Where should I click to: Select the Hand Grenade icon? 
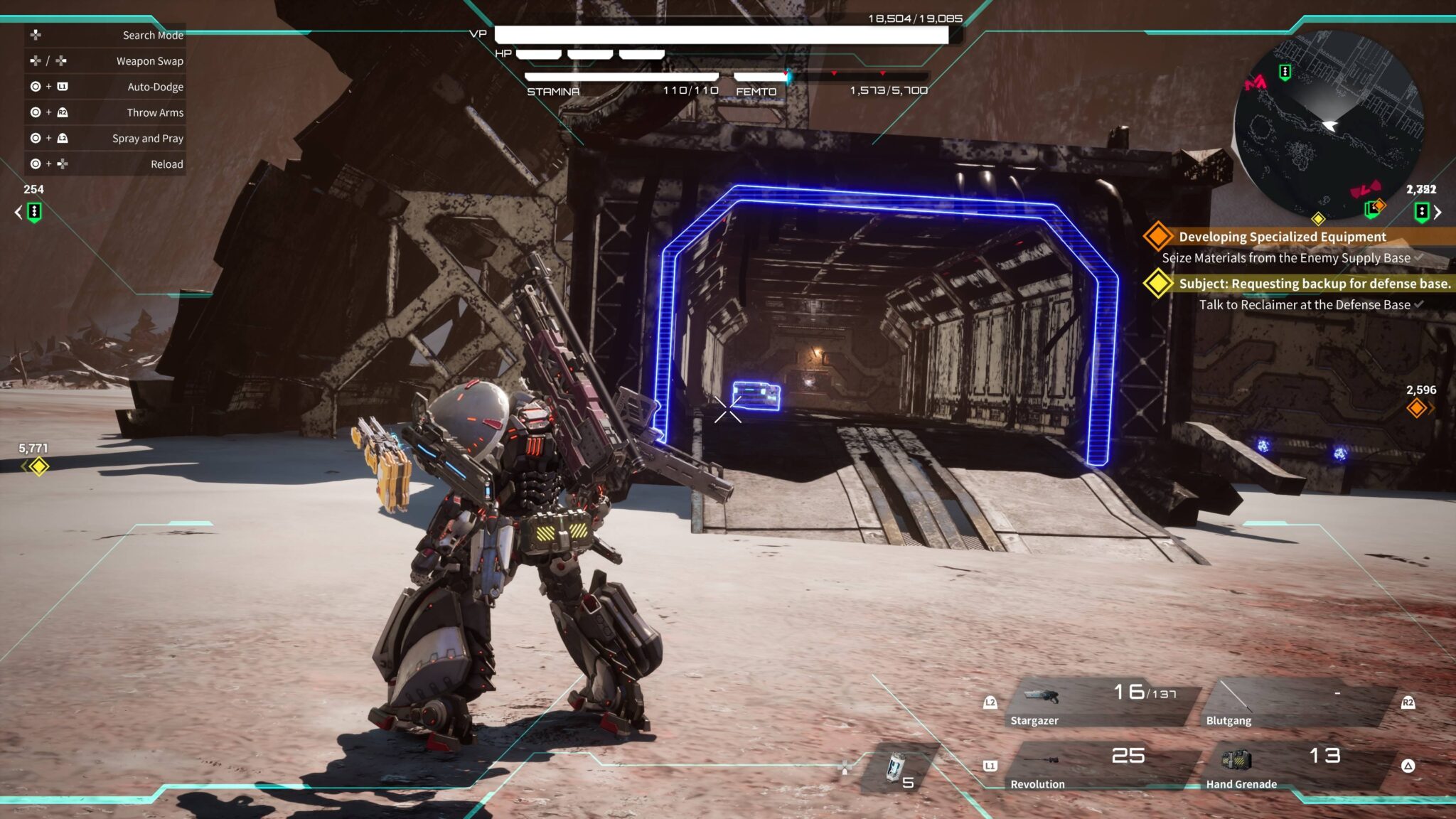[x=1237, y=759]
